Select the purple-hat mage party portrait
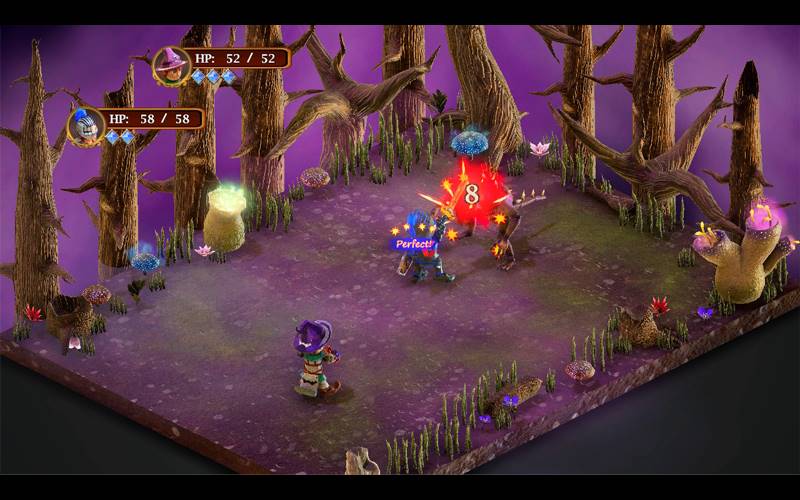Screen dimensions: 800x500 171,66
